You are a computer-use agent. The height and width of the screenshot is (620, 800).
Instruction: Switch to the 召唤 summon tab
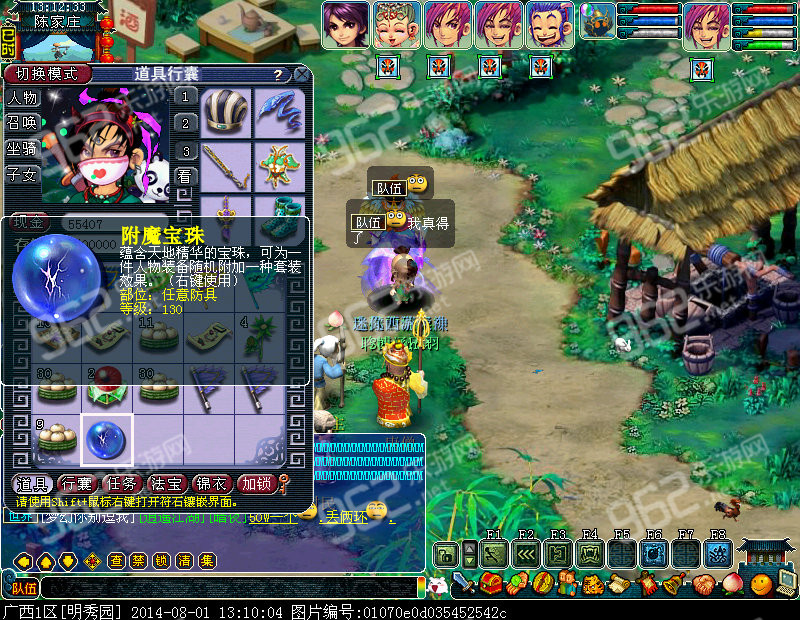[23, 123]
